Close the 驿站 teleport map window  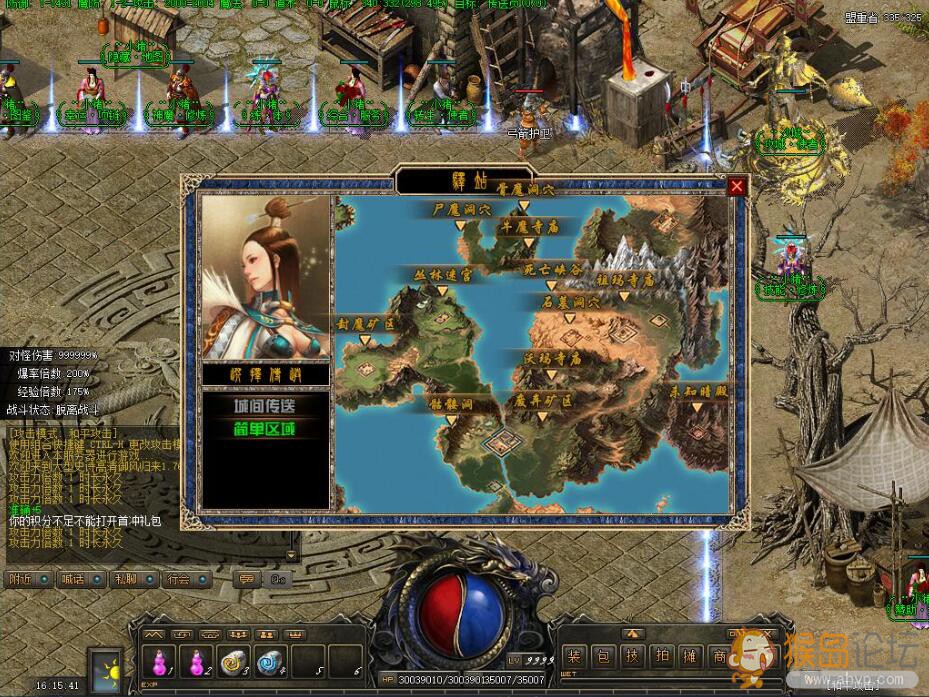(737, 186)
